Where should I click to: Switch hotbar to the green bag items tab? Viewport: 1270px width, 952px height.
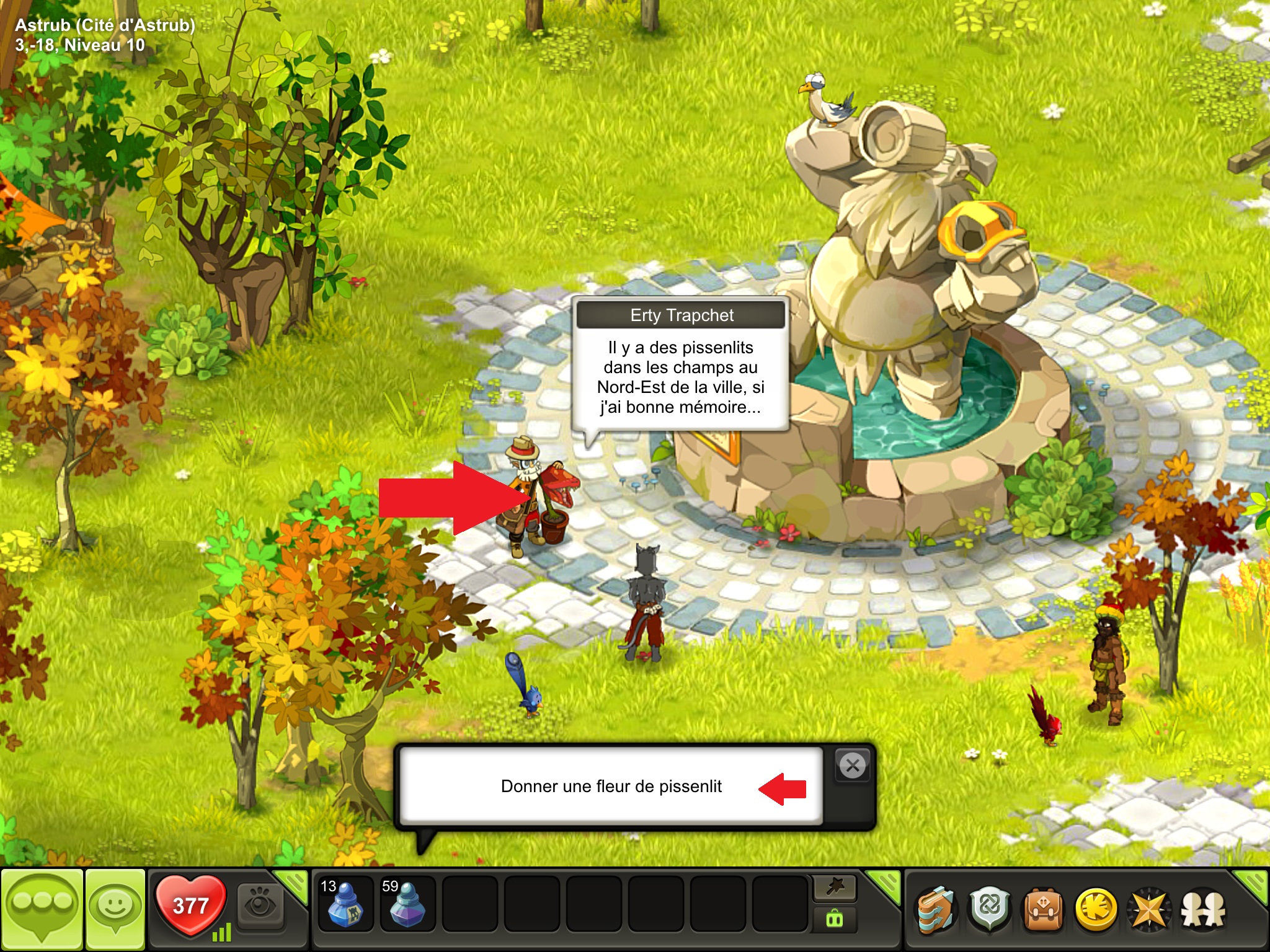pos(835,919)
